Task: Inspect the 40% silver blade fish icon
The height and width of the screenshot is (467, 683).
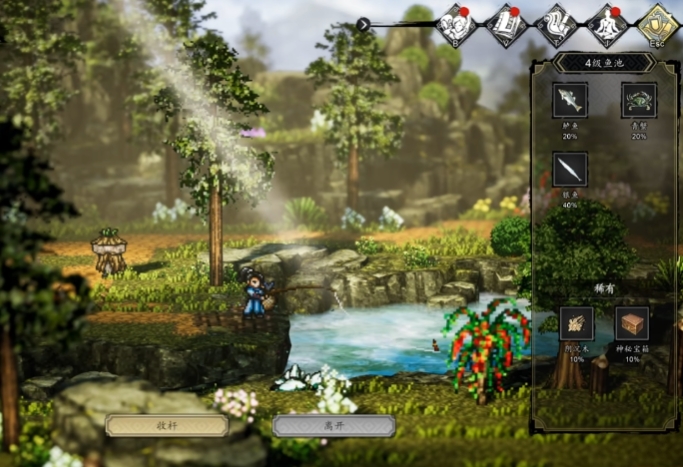Action: [570, 169]
